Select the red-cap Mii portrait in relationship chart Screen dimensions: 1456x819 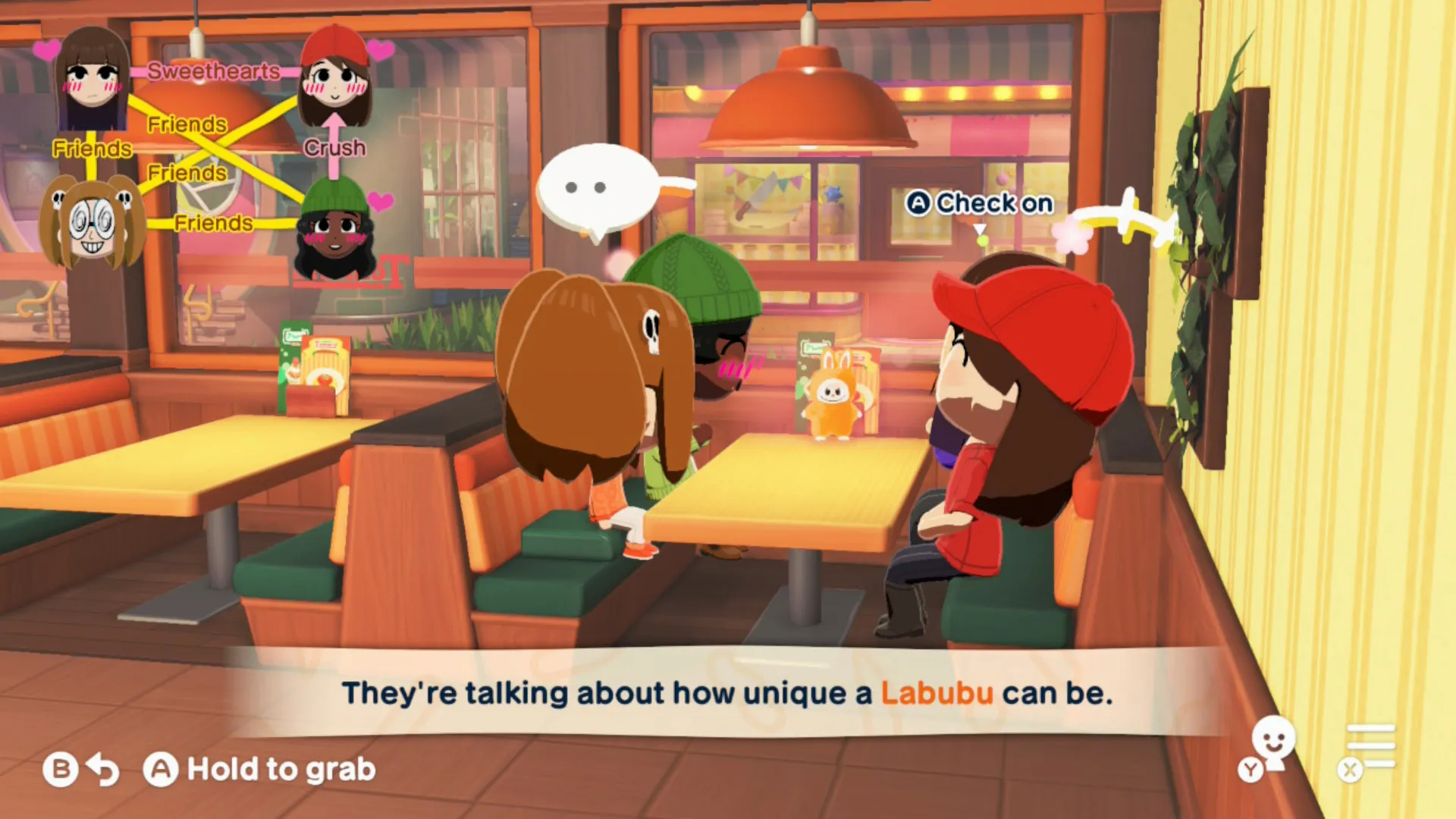click(x=334, y=76)
